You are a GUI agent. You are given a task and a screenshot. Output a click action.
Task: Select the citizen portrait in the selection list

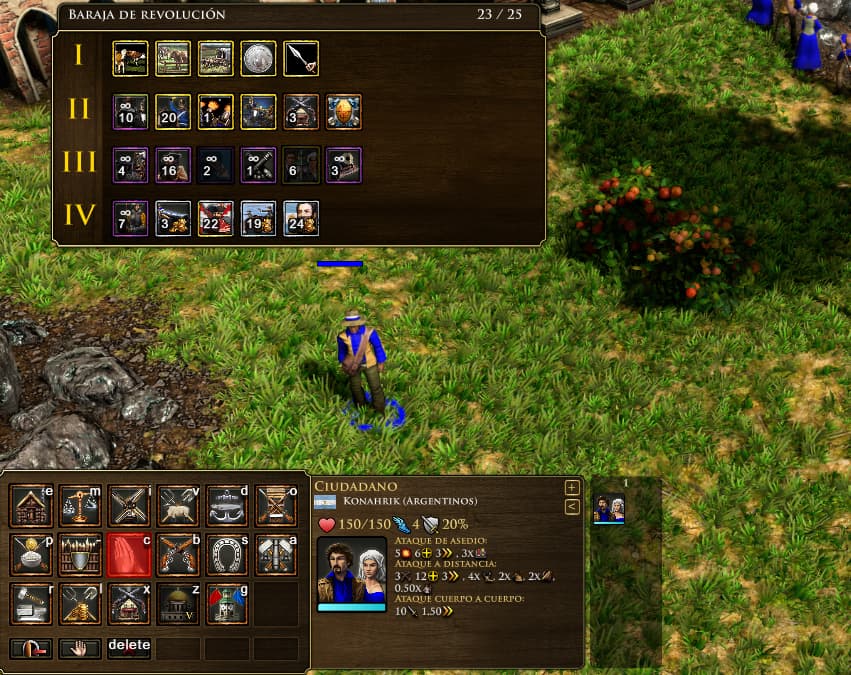[609, 508]
